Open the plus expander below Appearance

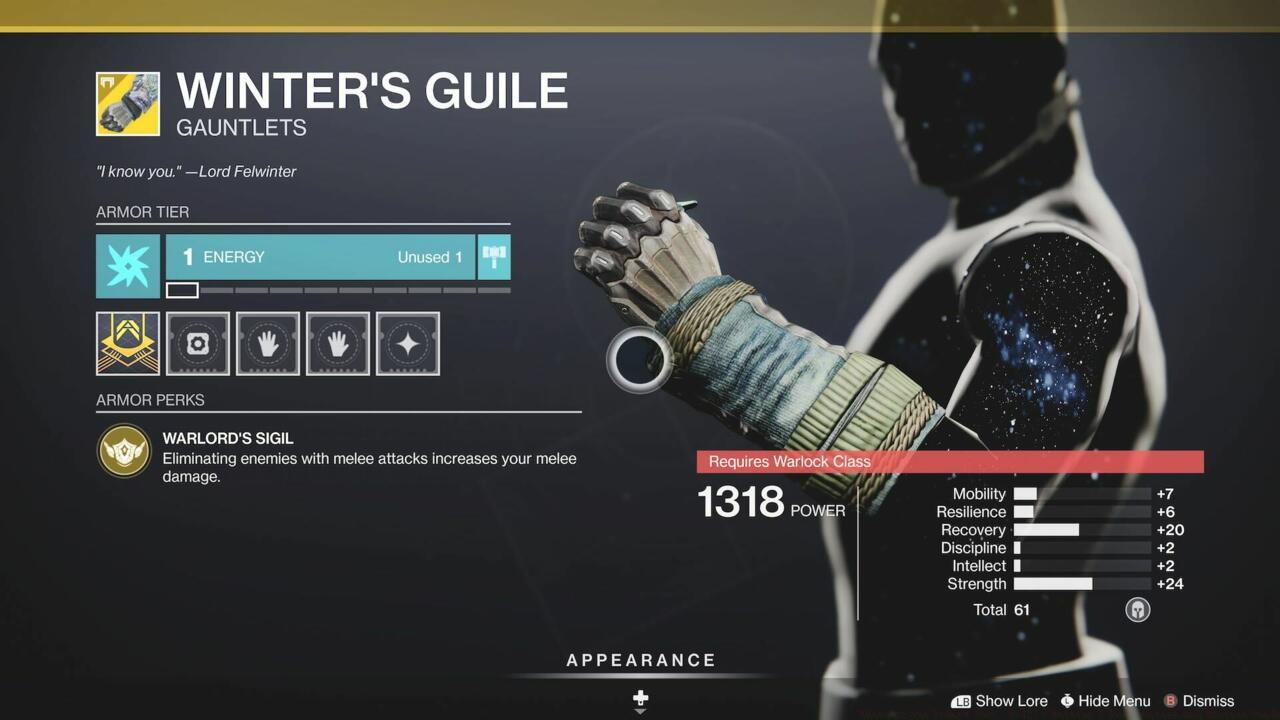pyautogui.click(x=639, y=698)
